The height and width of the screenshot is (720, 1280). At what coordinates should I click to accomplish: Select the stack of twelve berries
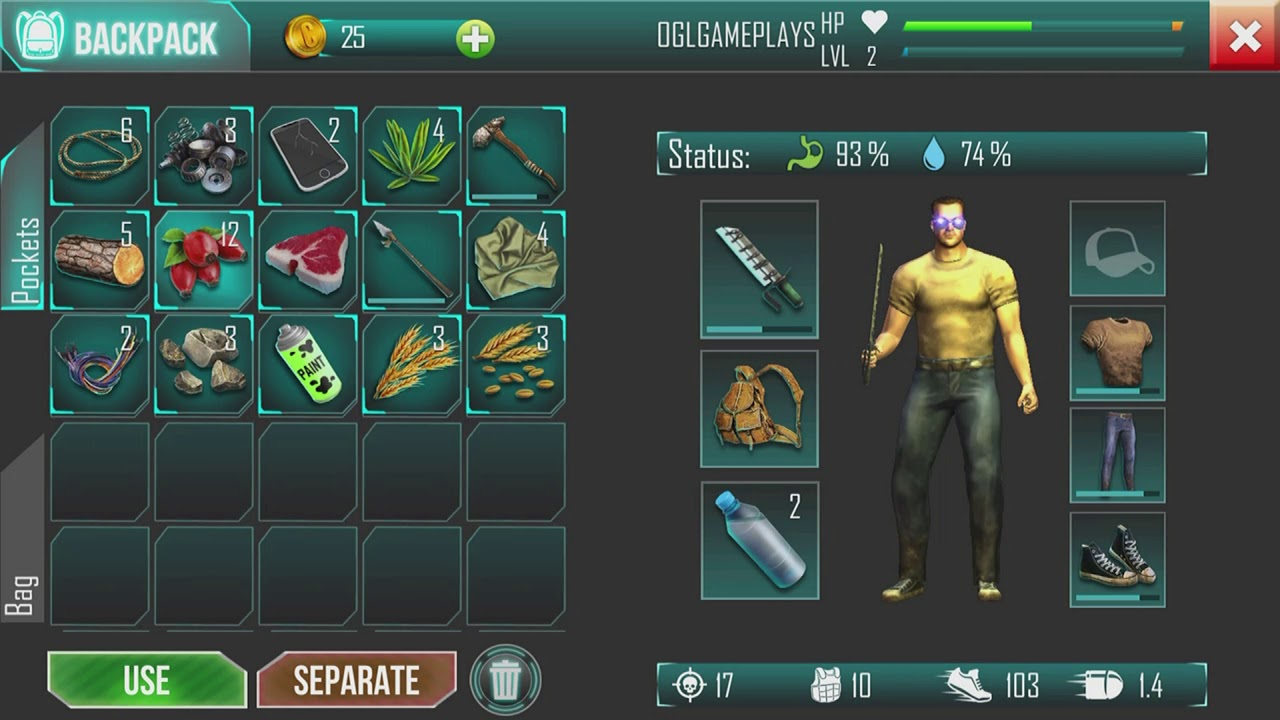tap(203, 258)
